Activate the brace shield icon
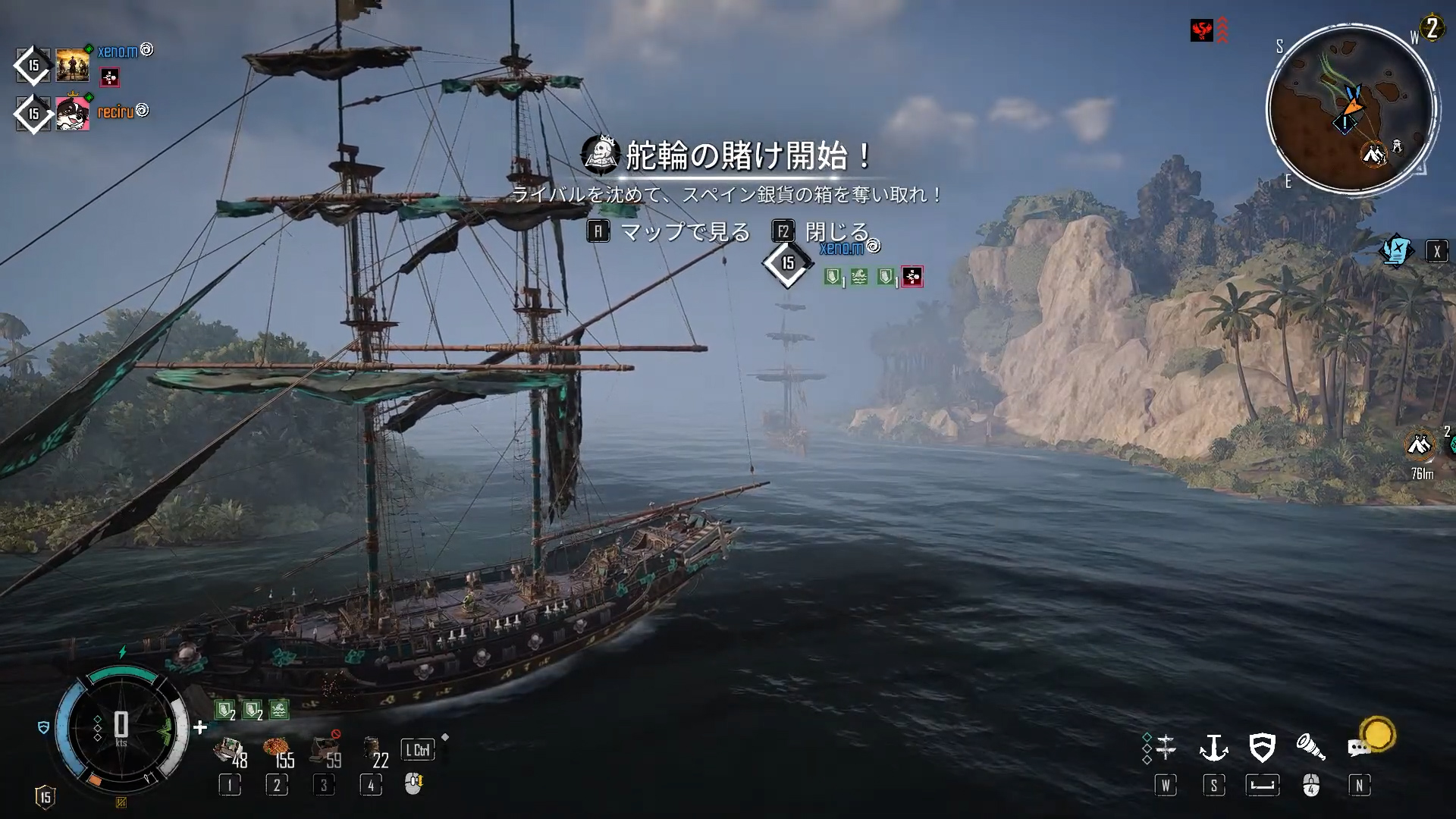Viewport: 1456px width, 819px height. [1262, 748]
